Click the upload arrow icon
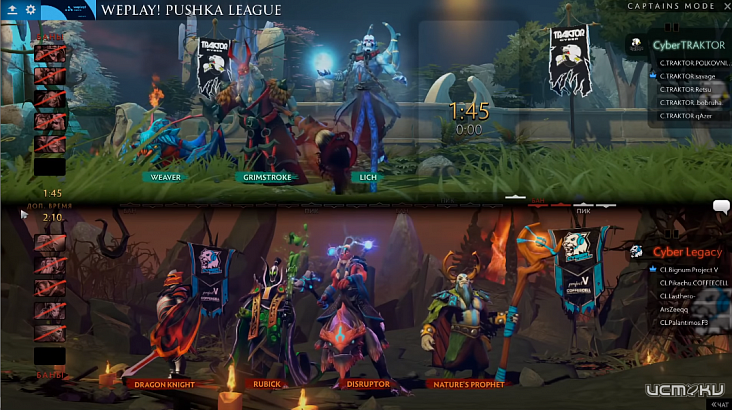This screenshot has height=410, width=732. [11, 9]
